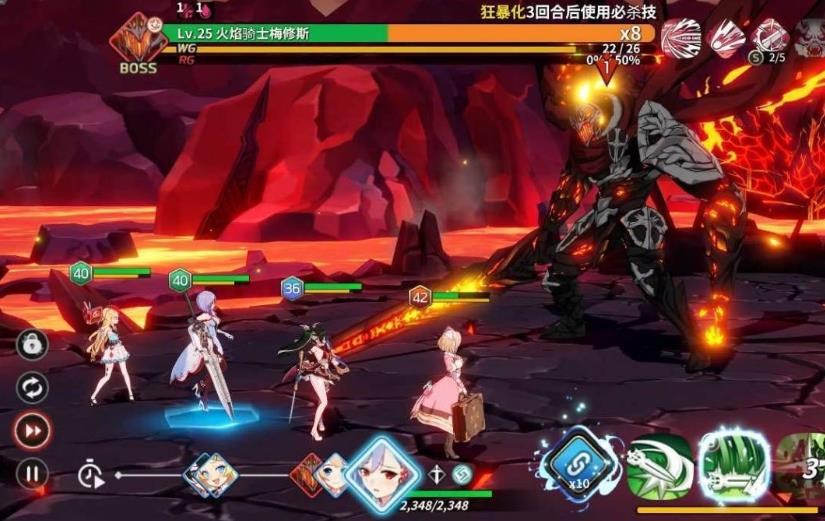Tap the teal swirl icon beside the HP readout
The height and width of the screenshot is (521, 825).
tap(461, 474)
